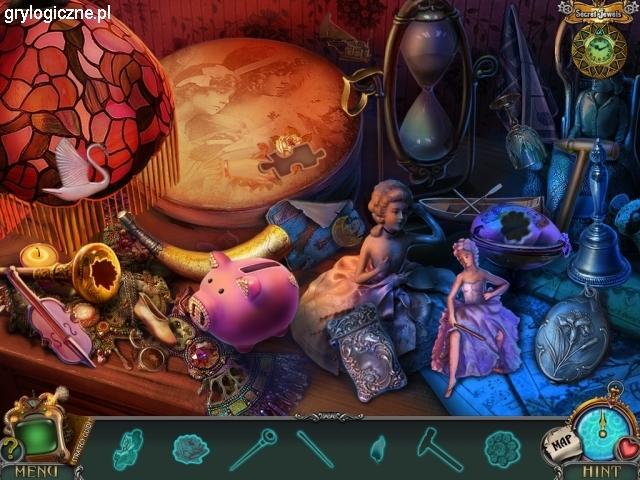Screen dimensions: 640x480
Task: Choose the round-headed pin silhouette
Action: pos(252,448)
